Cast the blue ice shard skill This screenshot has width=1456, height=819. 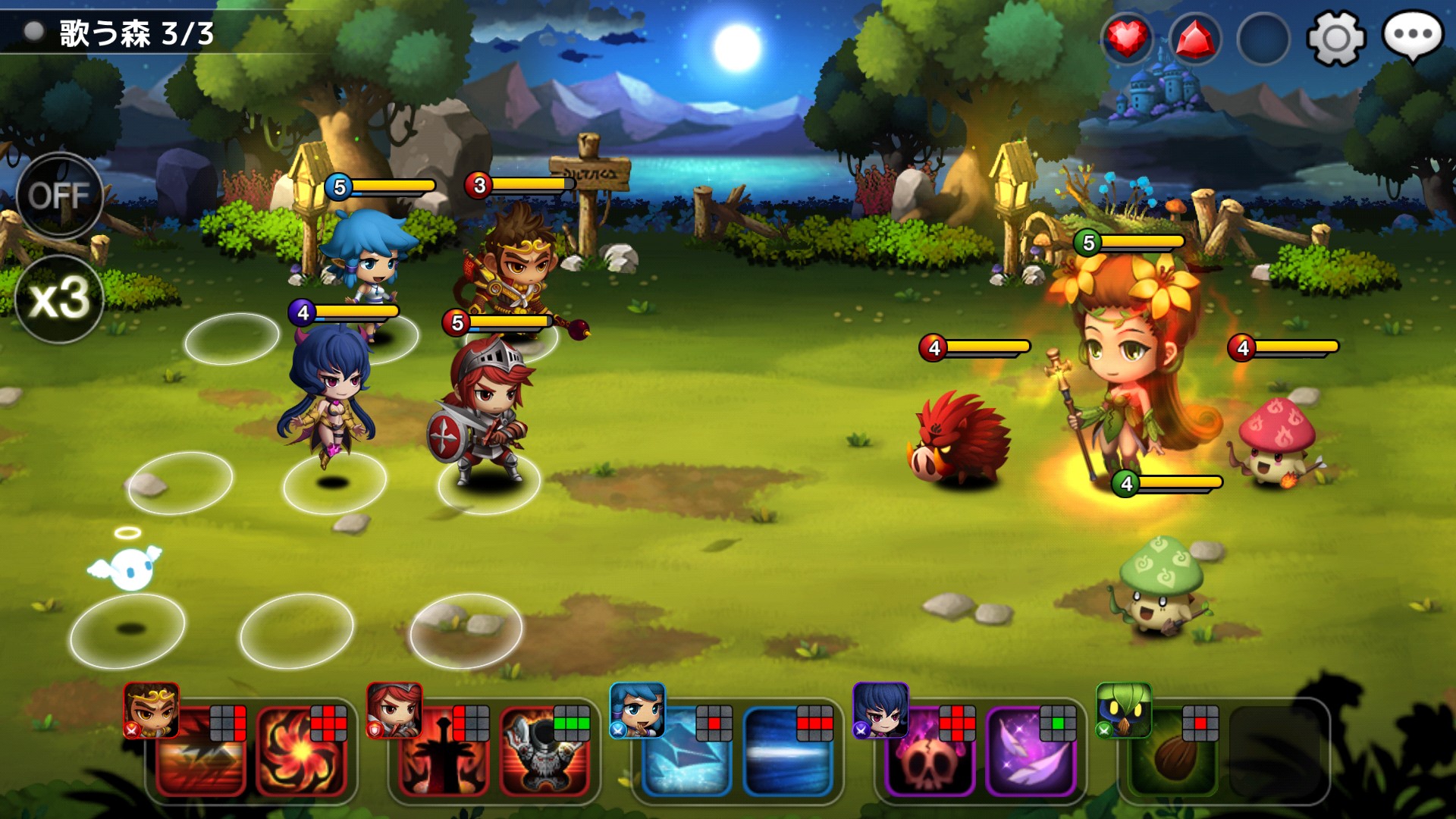(x=686, y=752)
